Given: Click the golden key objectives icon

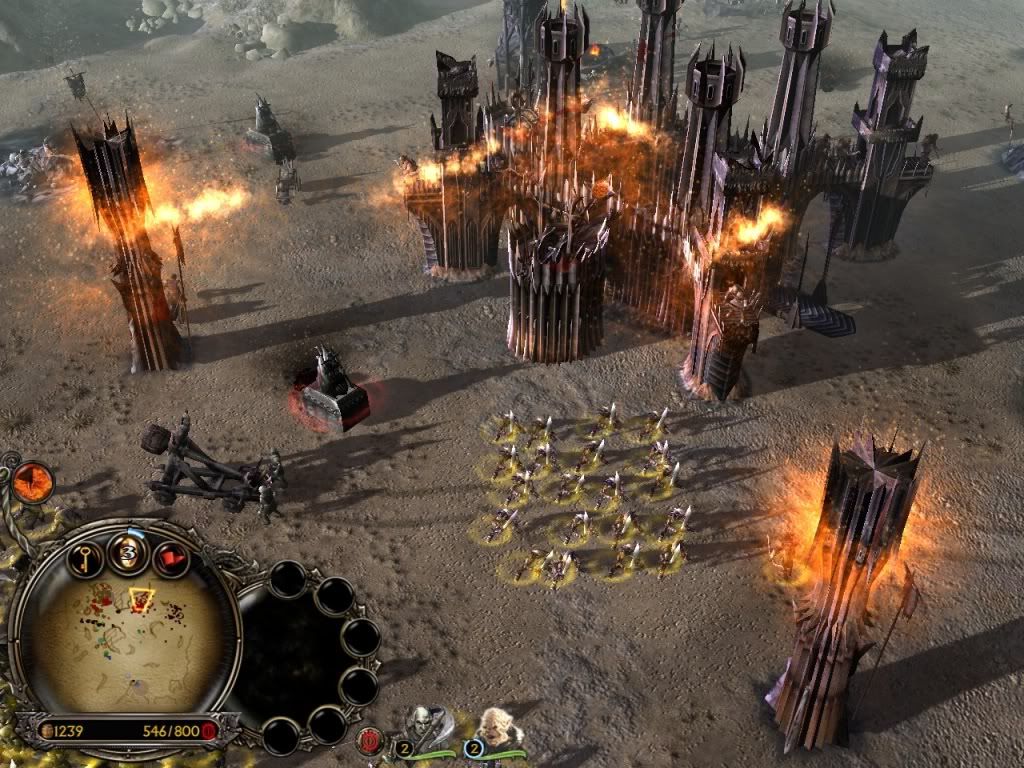Looking at the screenshot, I should [x=86, y=558].
